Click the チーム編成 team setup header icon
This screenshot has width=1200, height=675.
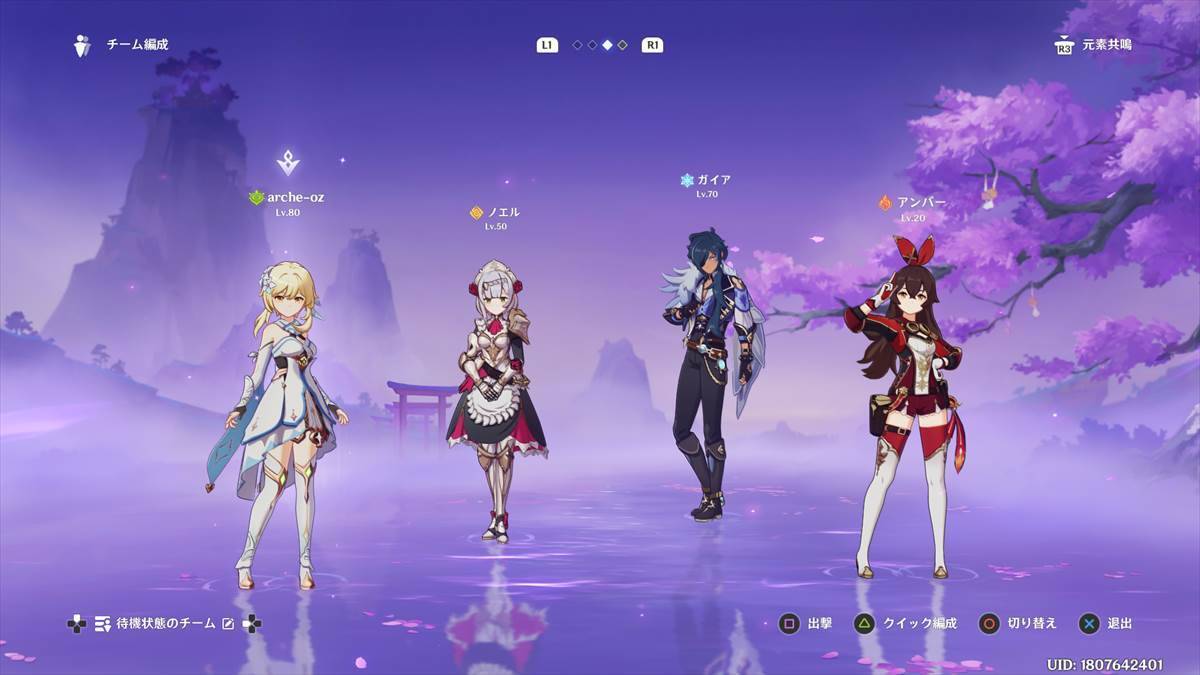[82, 45]
